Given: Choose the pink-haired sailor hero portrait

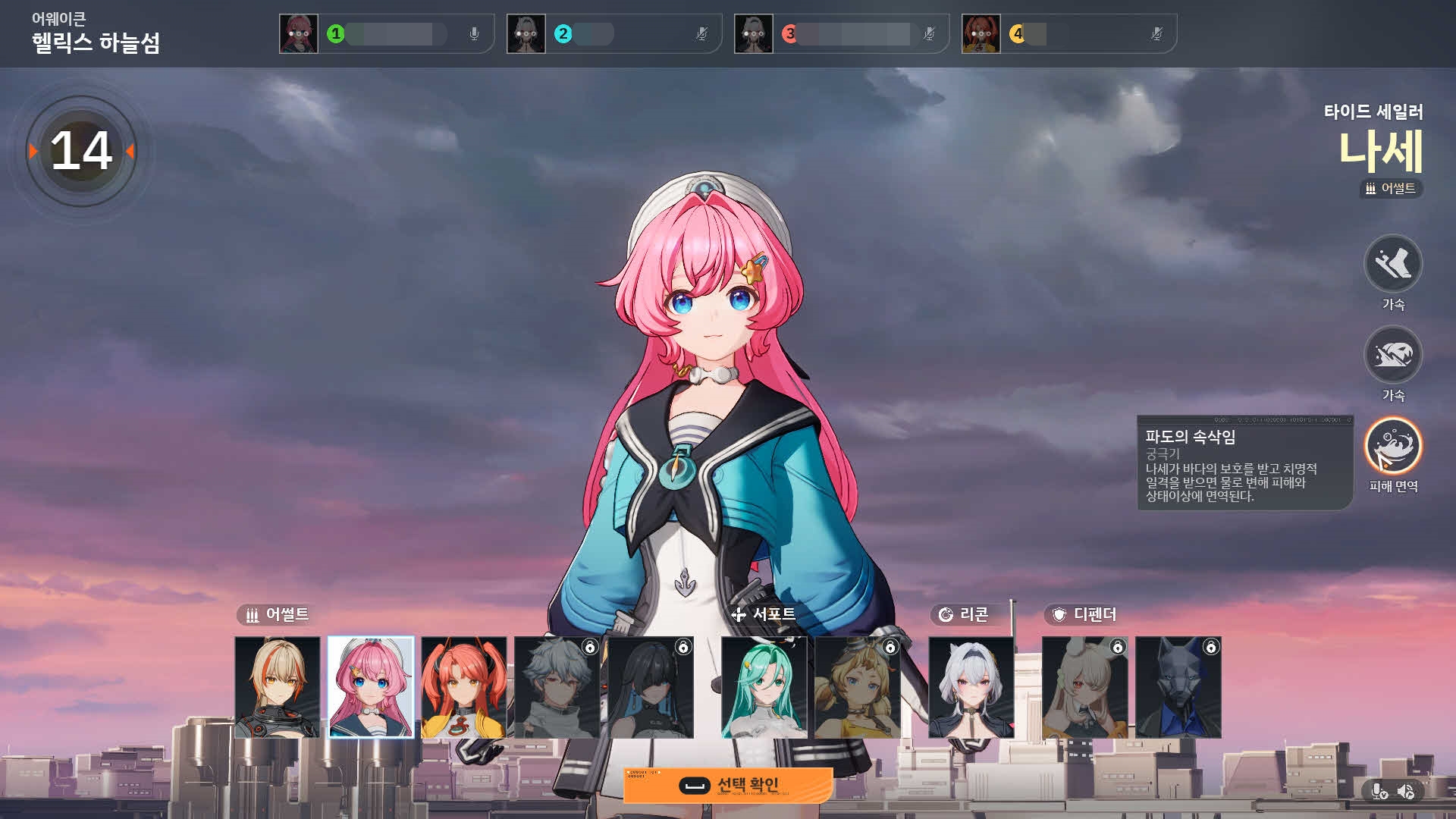Looking at the screenshot, I should tap(371, 687).
